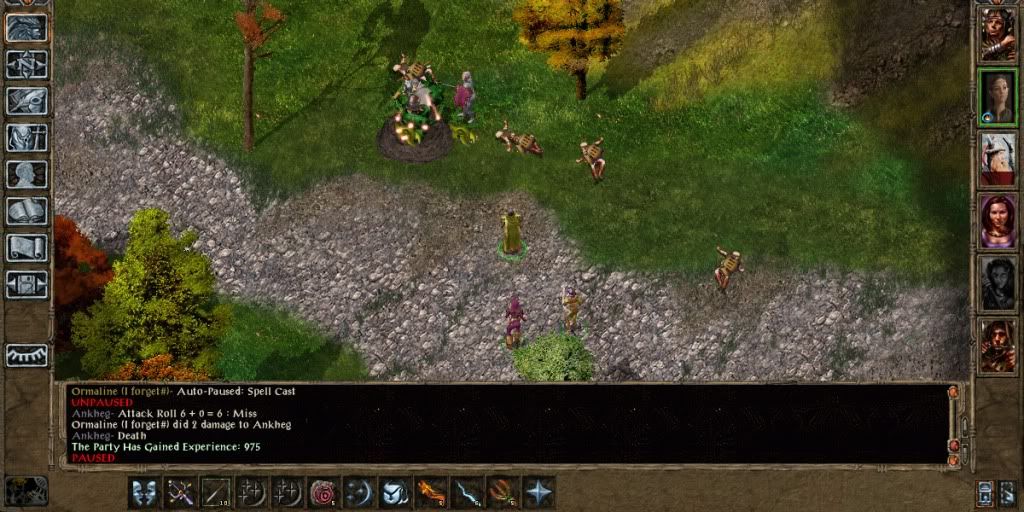The image size is (1024, 512).
Task: Use the red rose item slot
Action: 324,492
